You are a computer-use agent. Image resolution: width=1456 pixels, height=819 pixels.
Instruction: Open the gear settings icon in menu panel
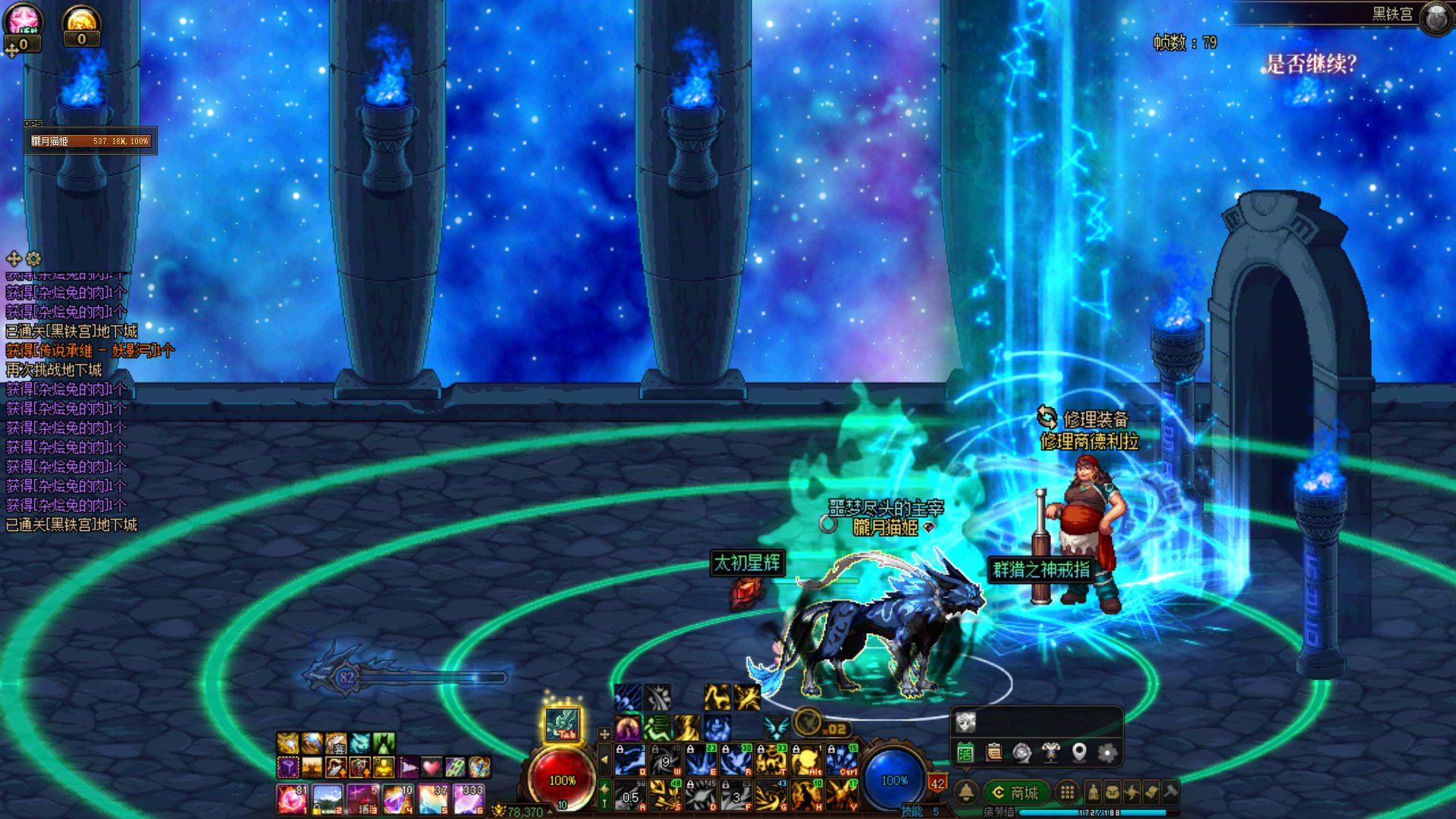coord(1107,752)
